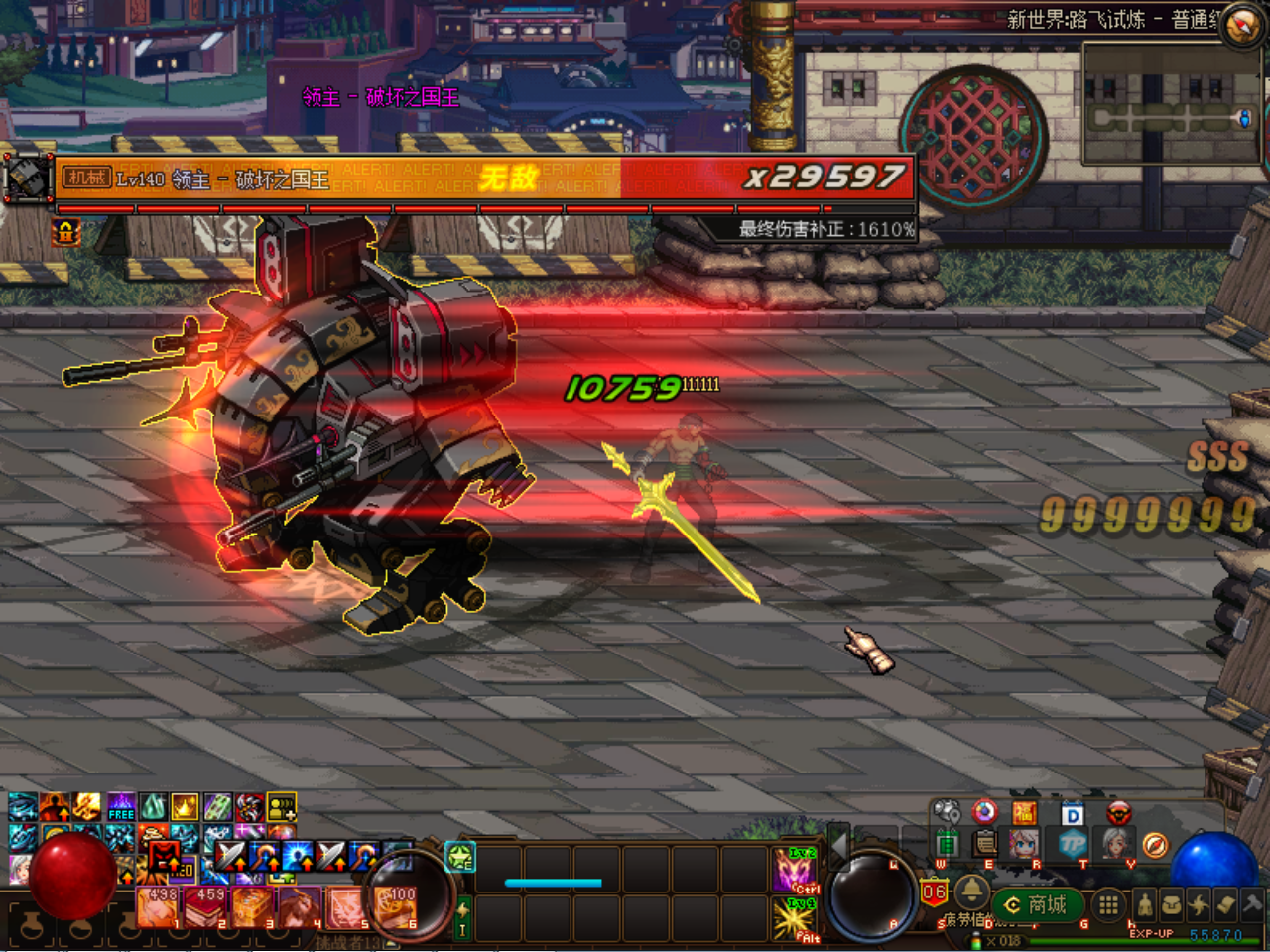This screenshot has width=1270, height=952.
Task: Open the inventory bag icon
Action: 1171,904
